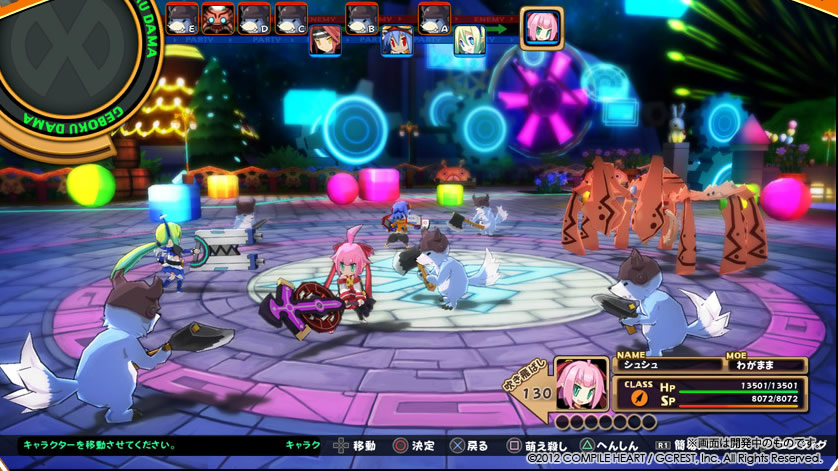Select enemy wolf B turn-order portrait
Viewport: 838px width, 471px height.
click(361, 18)
